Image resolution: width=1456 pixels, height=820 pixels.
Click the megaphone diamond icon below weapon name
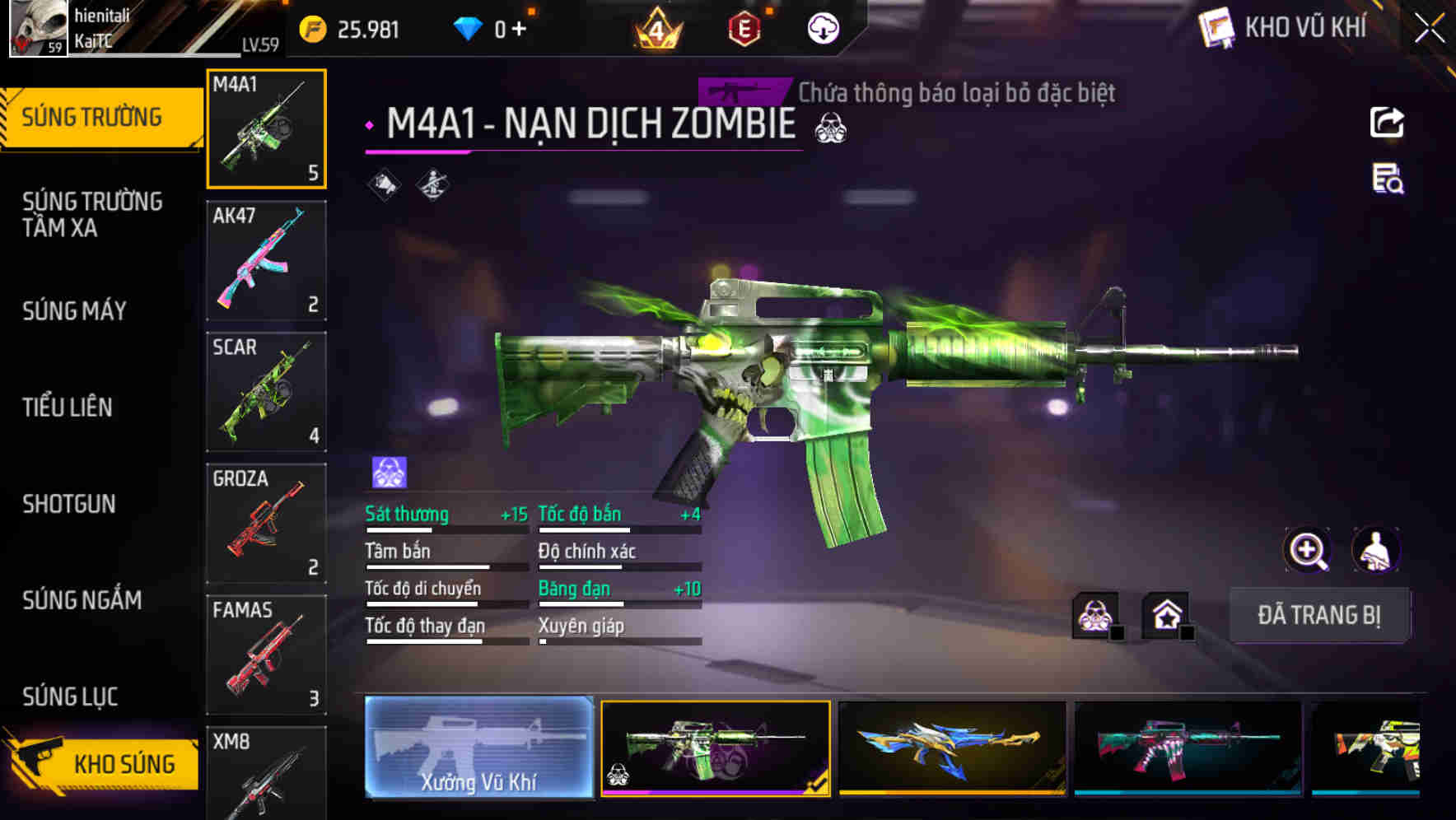pos(380,183)
